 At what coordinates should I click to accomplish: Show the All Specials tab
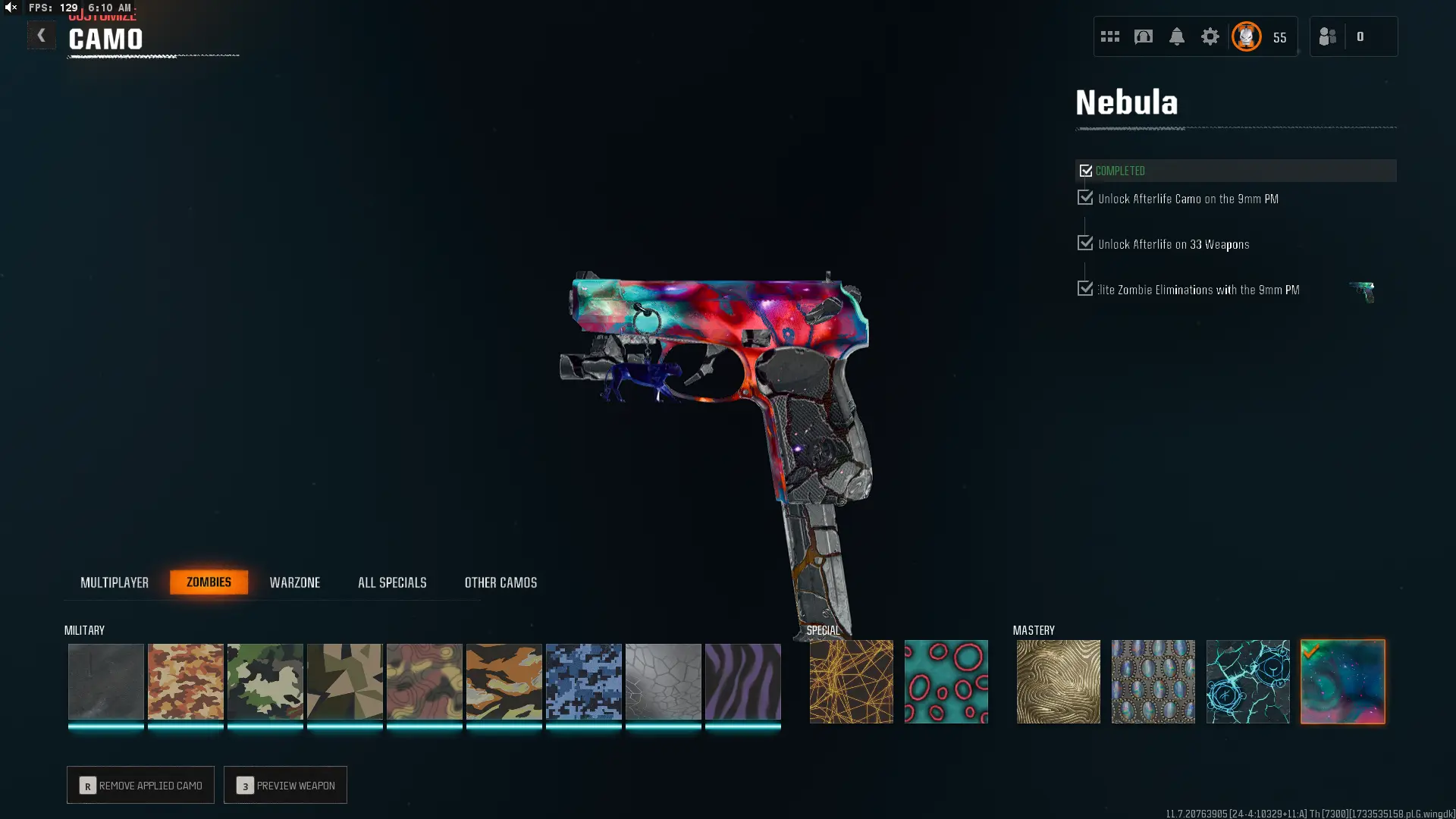[392, 582]
